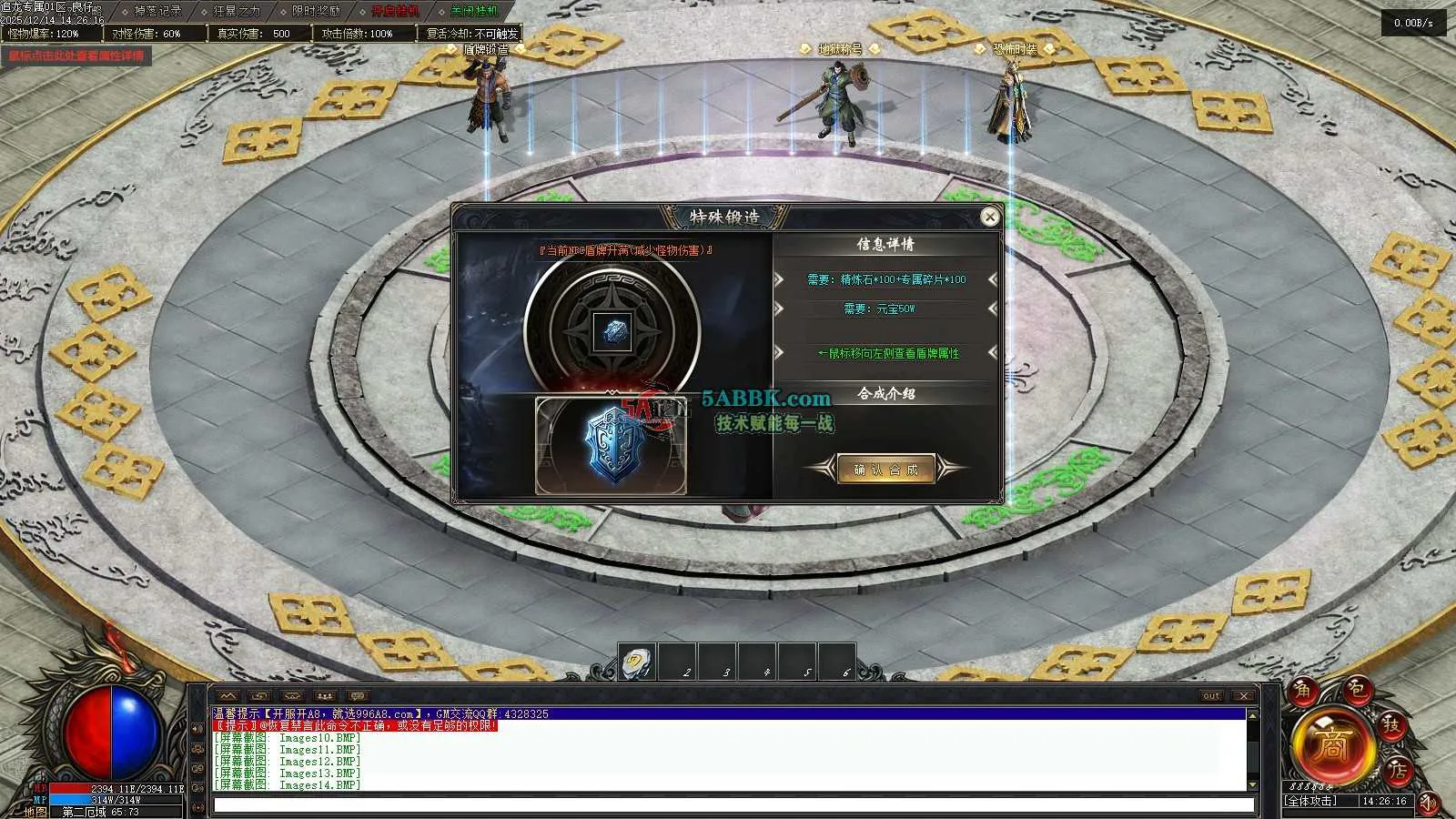Screen dimensions: 1456x819
Task: Click the chat panel's out button
Action: [1210, 696]
